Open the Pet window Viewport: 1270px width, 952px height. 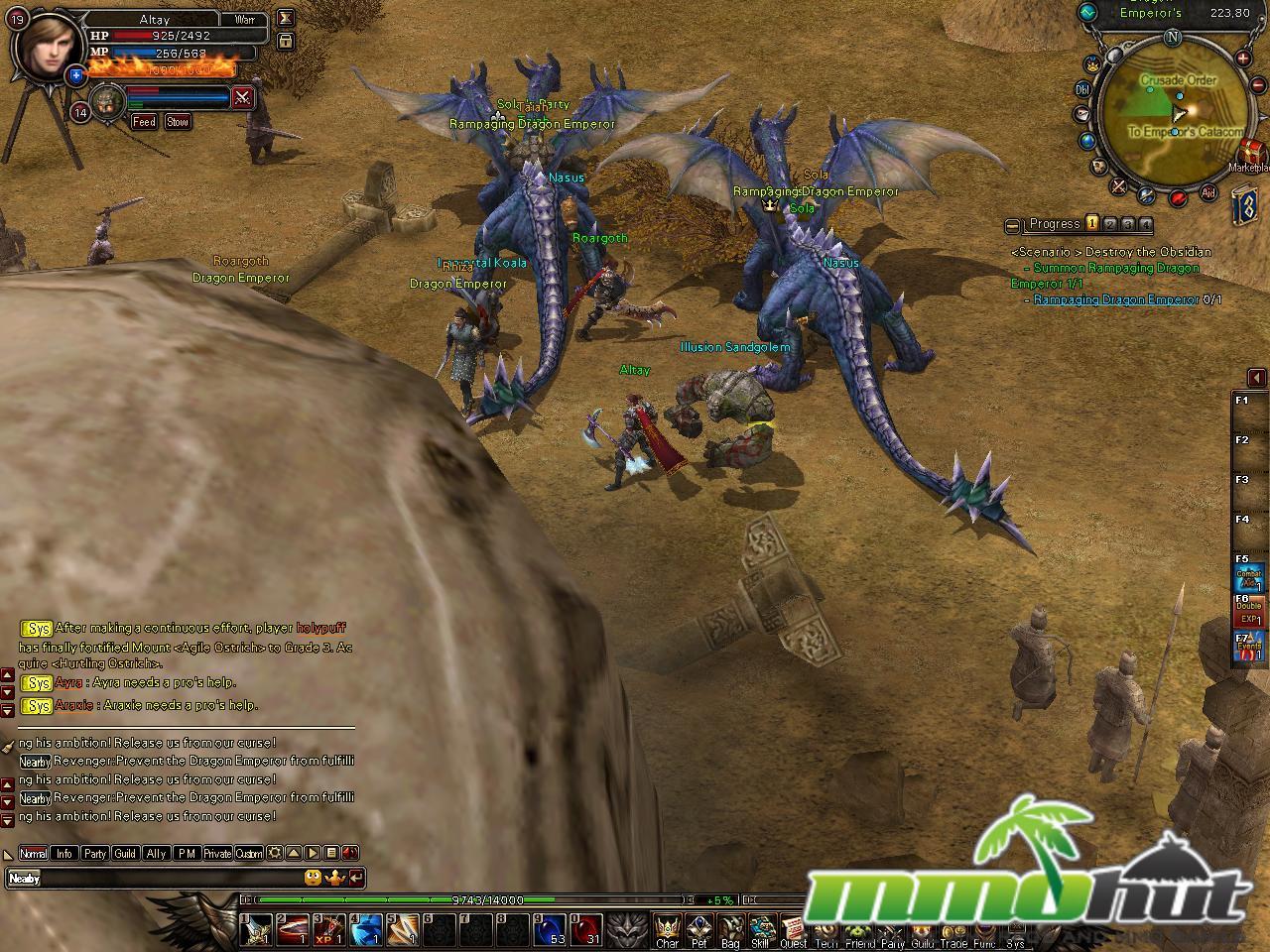[x=700, y=932]
